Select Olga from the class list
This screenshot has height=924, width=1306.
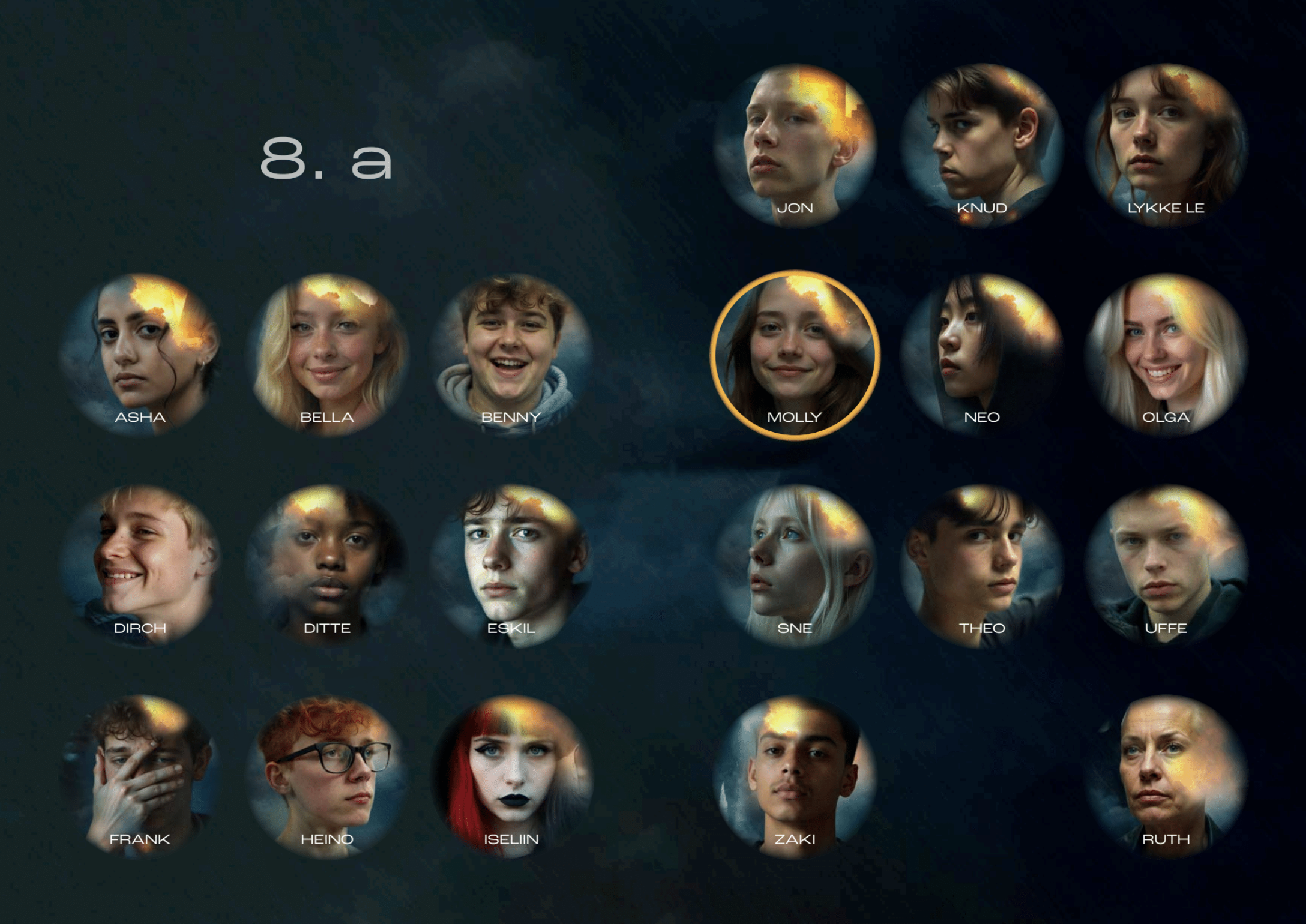(x=1166, y=355)
